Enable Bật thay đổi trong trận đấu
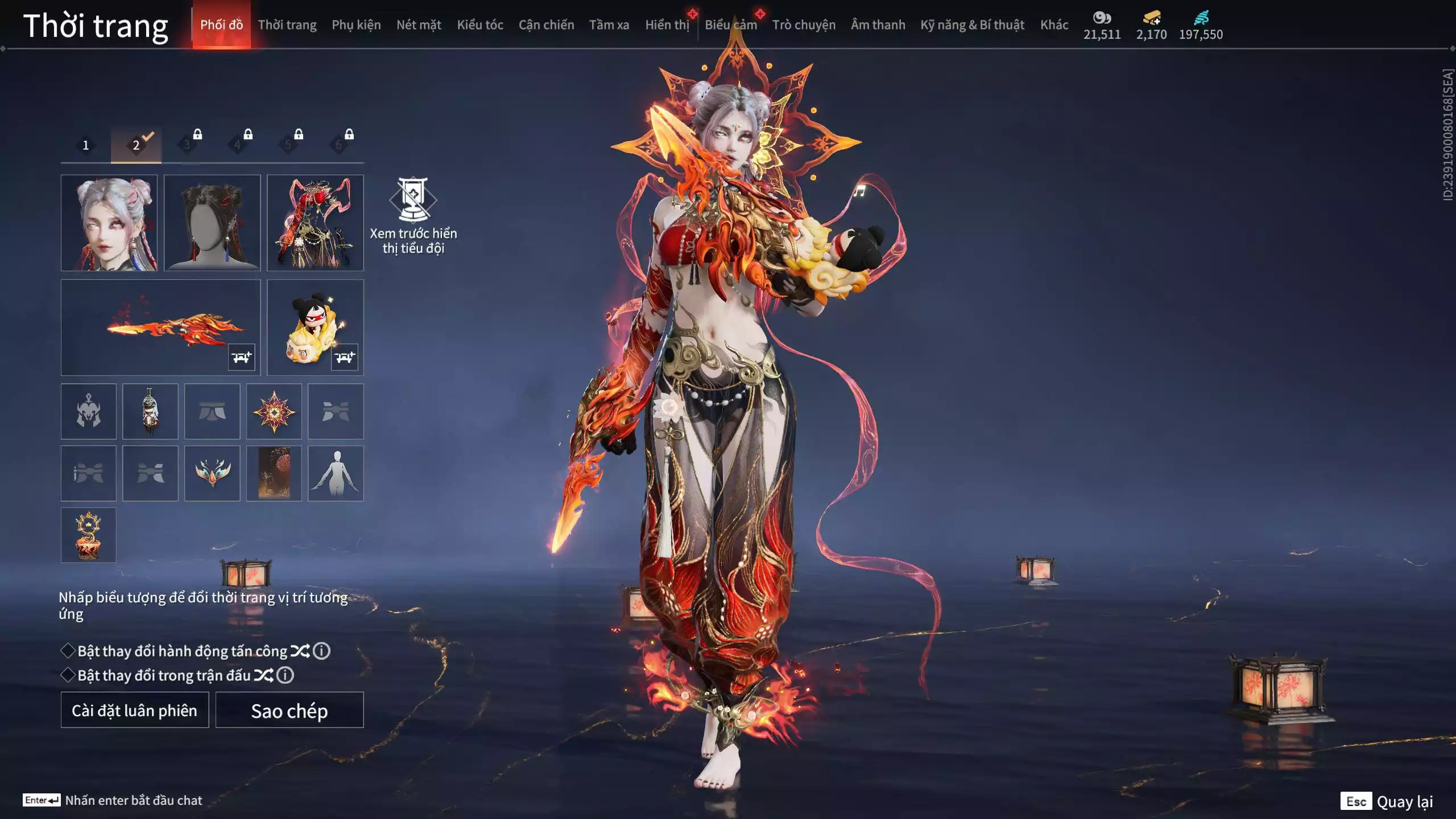This screenshot has height=819, width=1456. (x=68, y=675)
